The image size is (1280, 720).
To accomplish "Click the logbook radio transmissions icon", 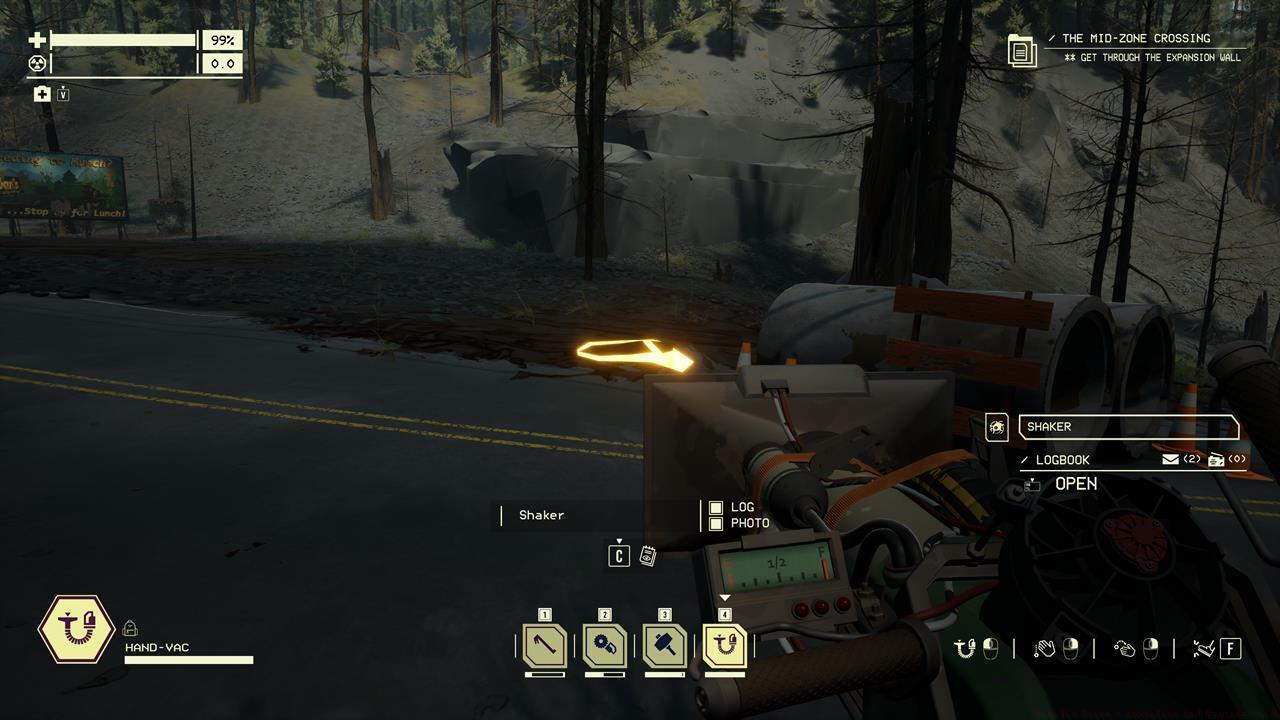I will 1216,459.
